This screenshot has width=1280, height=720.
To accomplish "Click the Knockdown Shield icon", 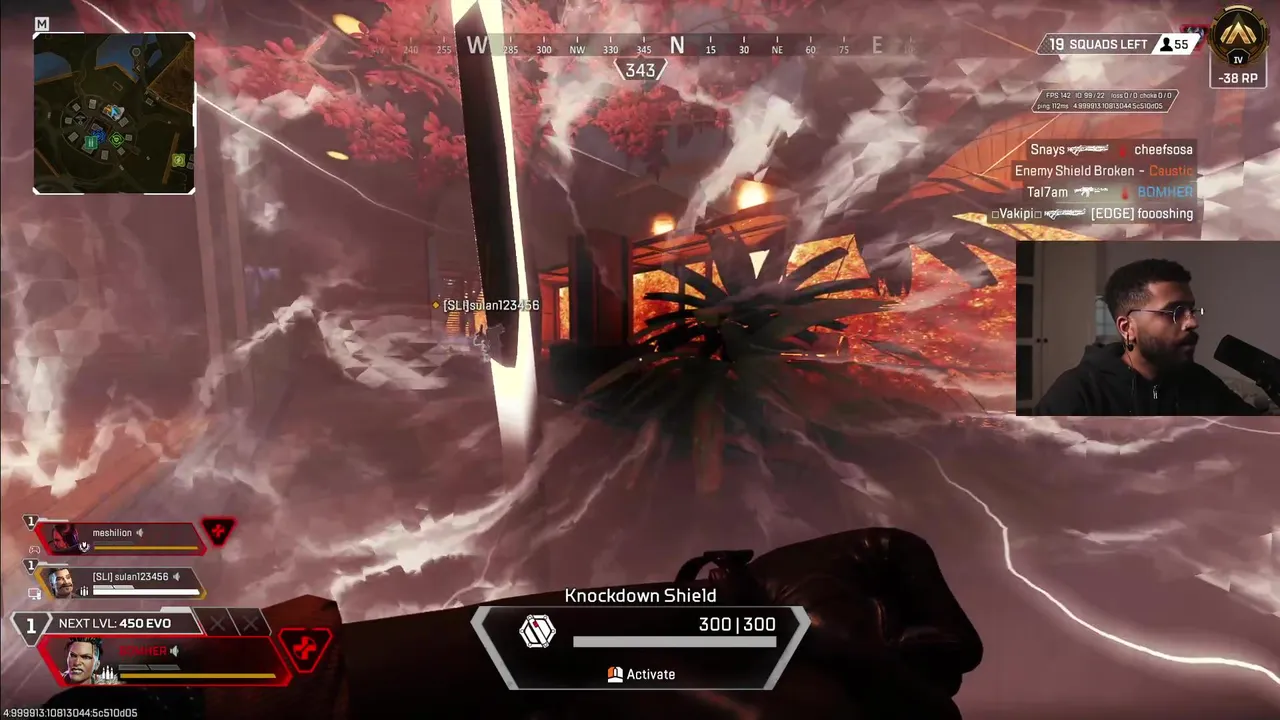I will click(537, 631).
